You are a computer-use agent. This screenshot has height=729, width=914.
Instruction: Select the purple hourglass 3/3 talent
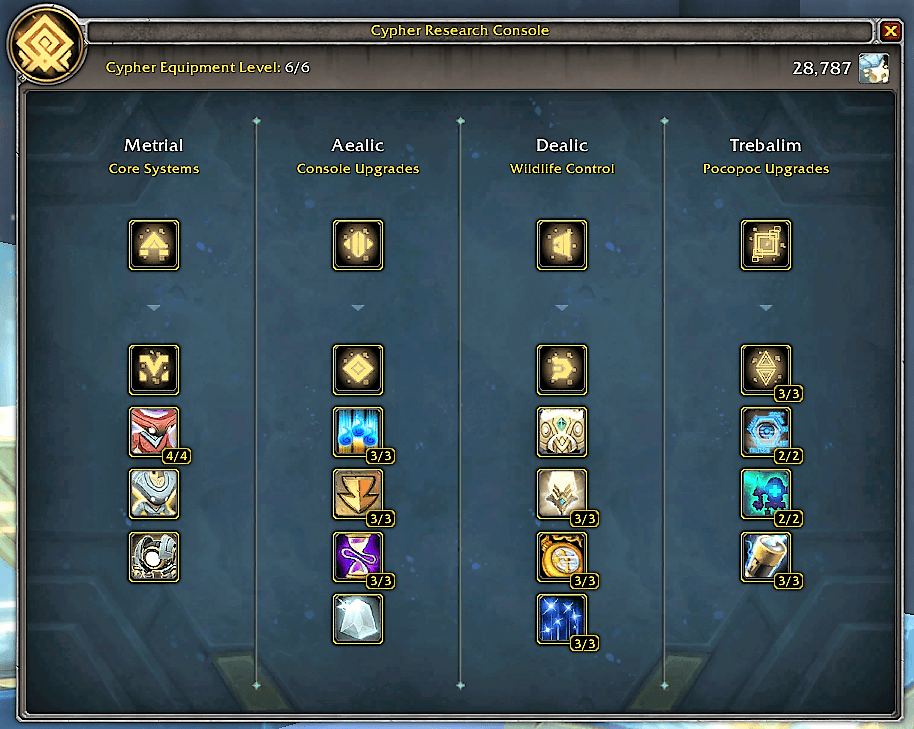point(358,557)
